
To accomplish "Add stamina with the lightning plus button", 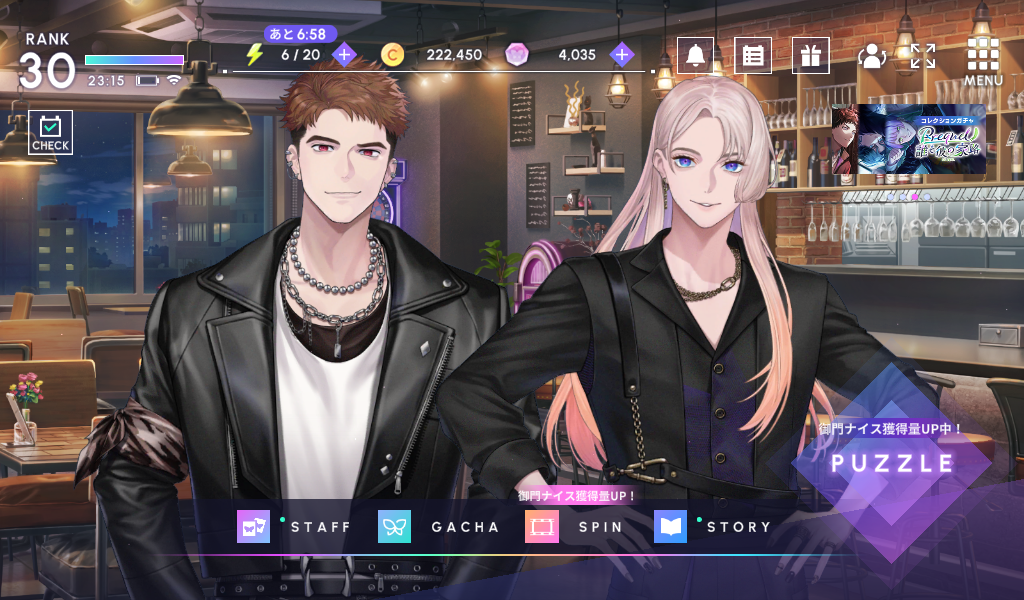I will (344, 54).
